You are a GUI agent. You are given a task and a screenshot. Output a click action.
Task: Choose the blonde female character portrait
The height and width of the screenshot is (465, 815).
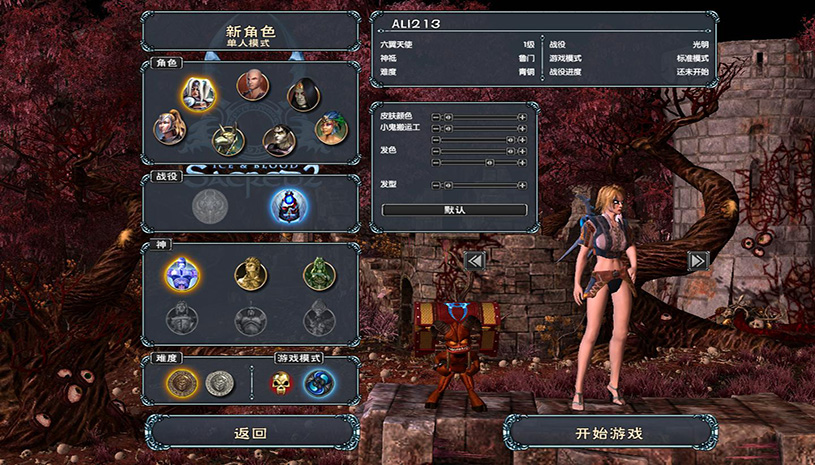pos(168,127)
